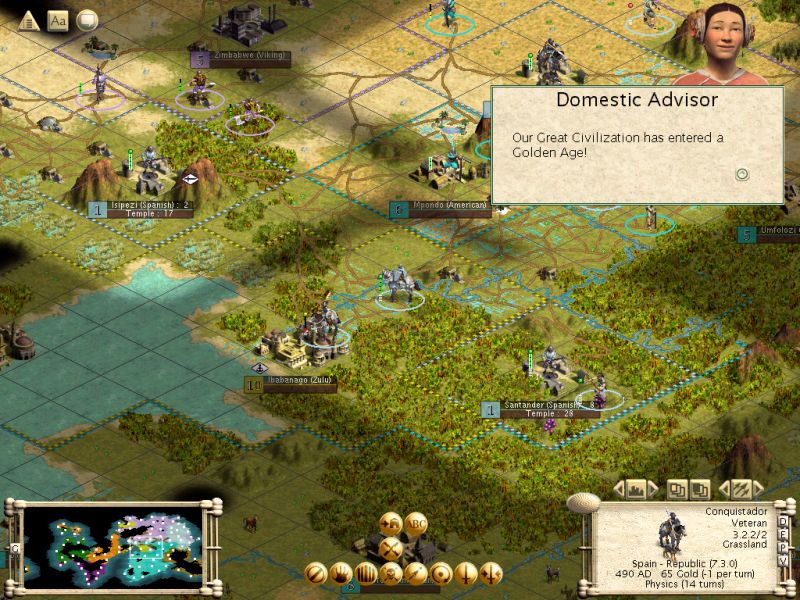The height and width of the screenshot is (600, 800).
Task: Click the V button on info box
Action: [x=783, y=560]
